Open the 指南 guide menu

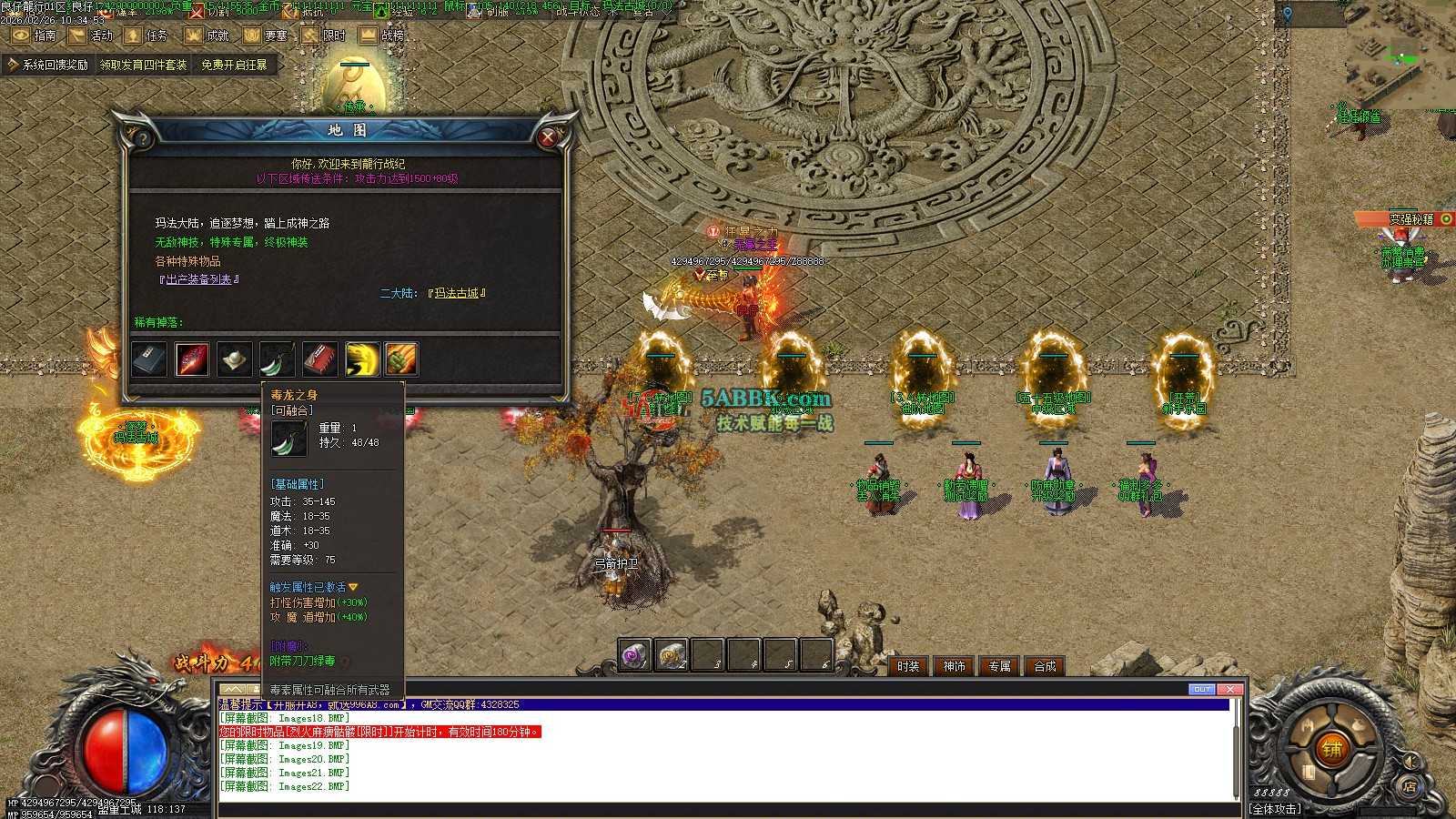34,35
